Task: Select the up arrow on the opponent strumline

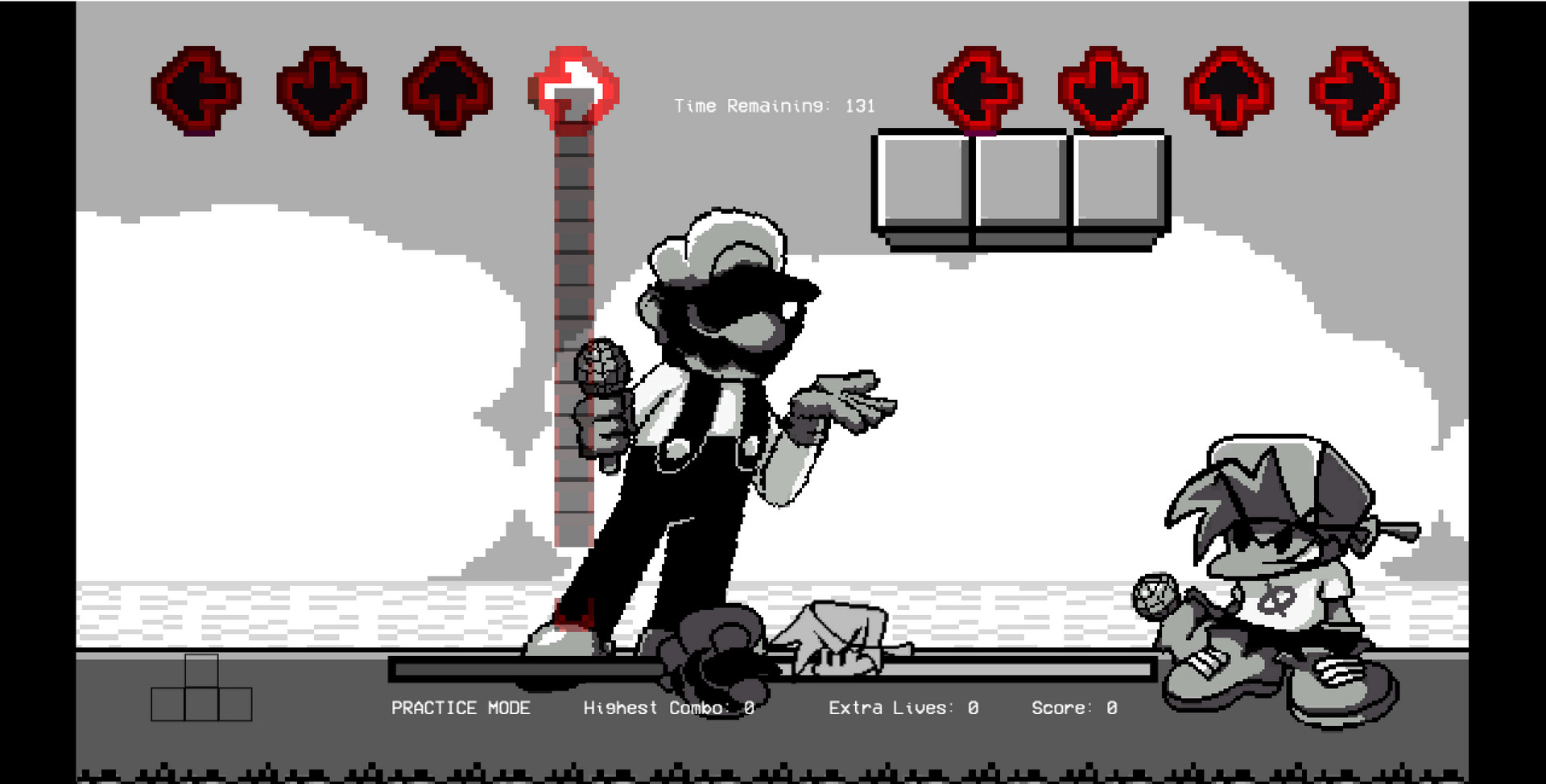Action: pos(448,90)
